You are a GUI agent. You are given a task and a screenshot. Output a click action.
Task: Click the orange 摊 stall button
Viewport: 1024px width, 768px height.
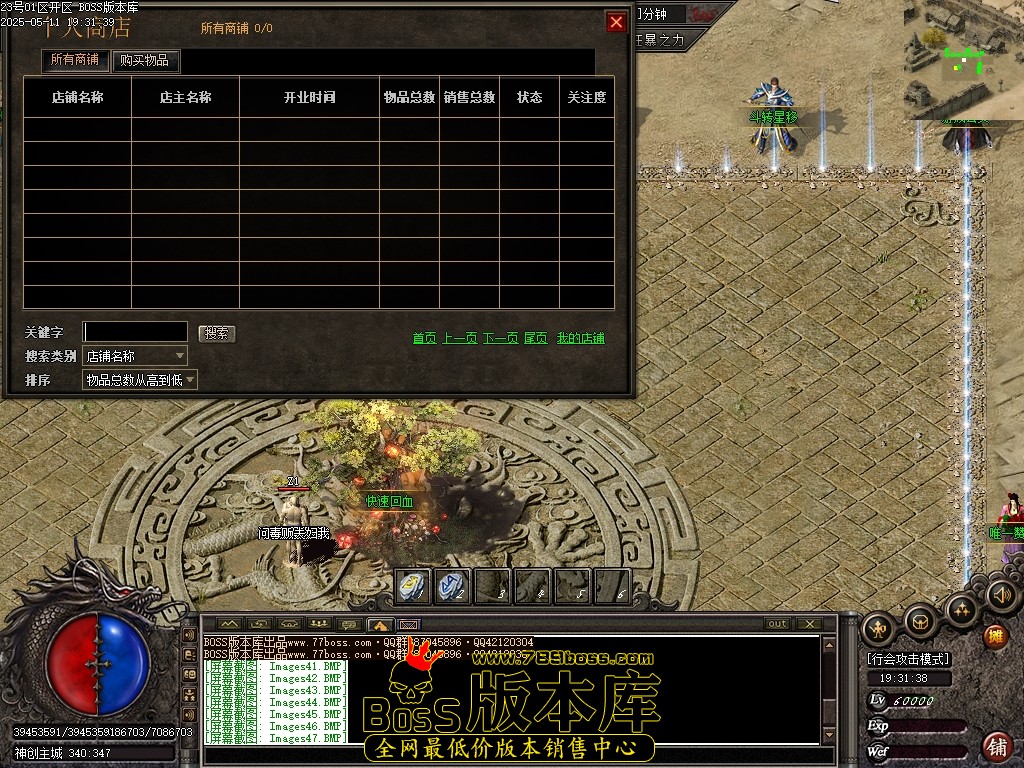click(994, 636)
